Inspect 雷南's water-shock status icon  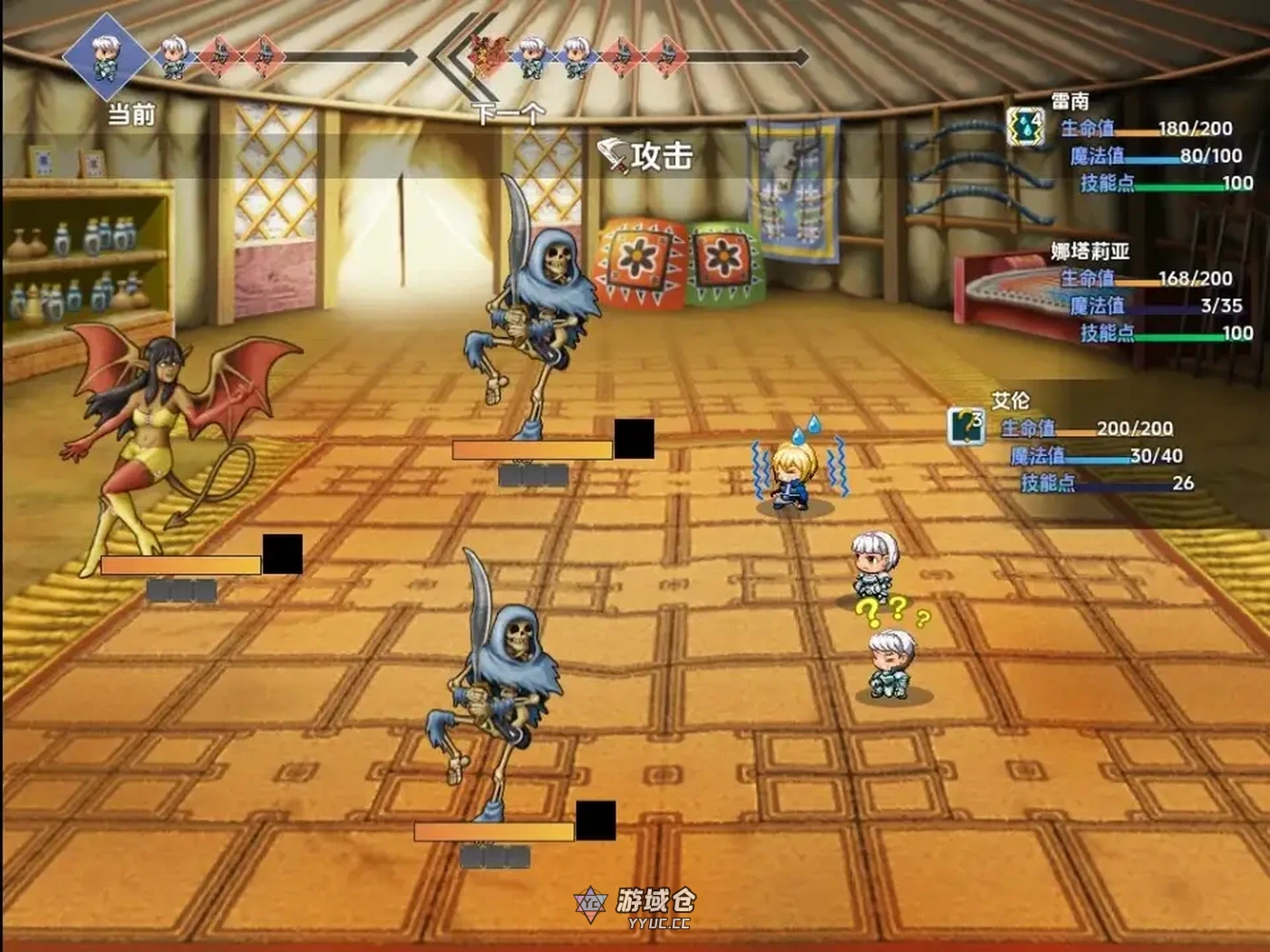pyautogui.click(x=1025, y=127)
